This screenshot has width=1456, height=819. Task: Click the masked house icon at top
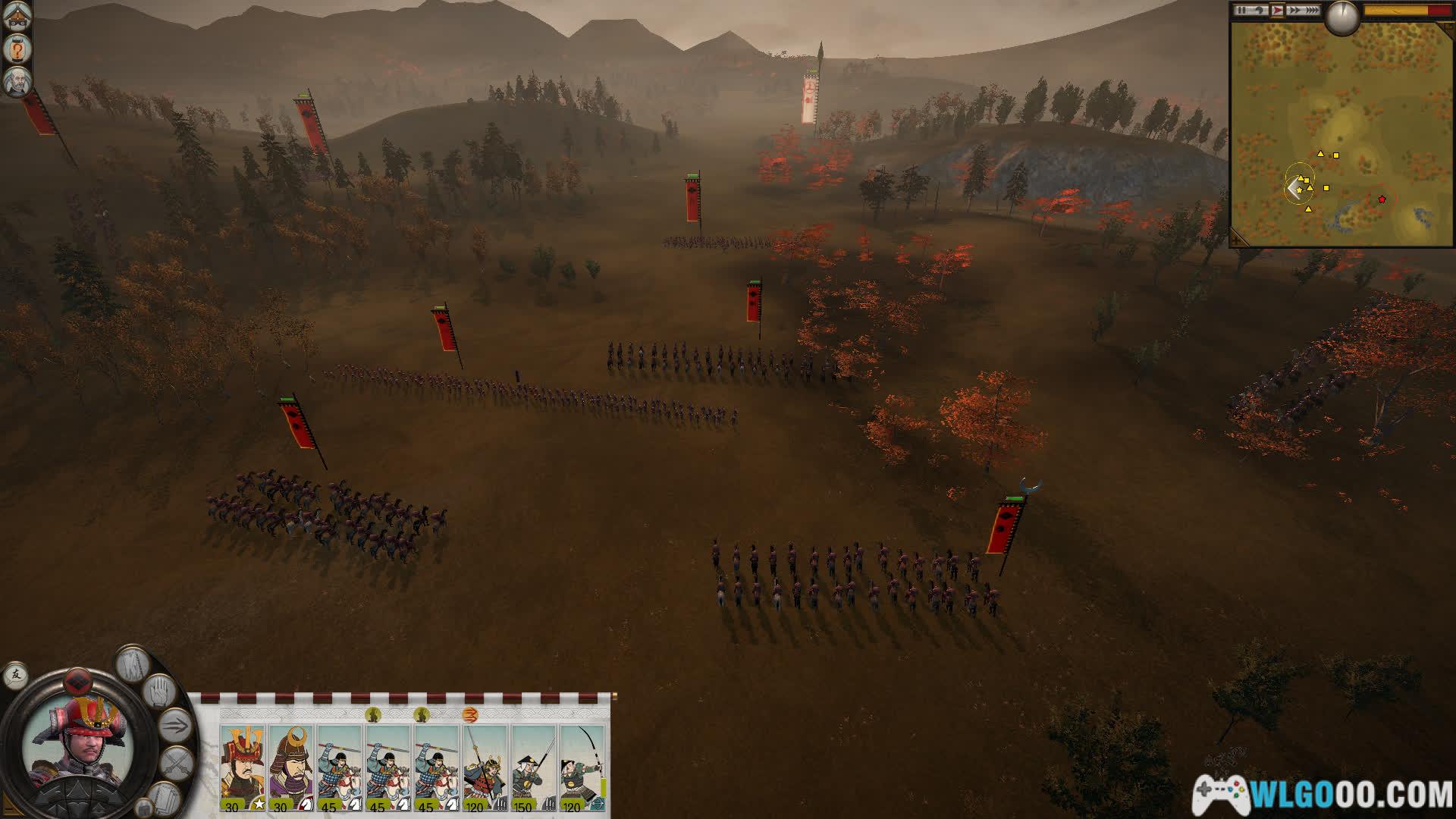17,15
